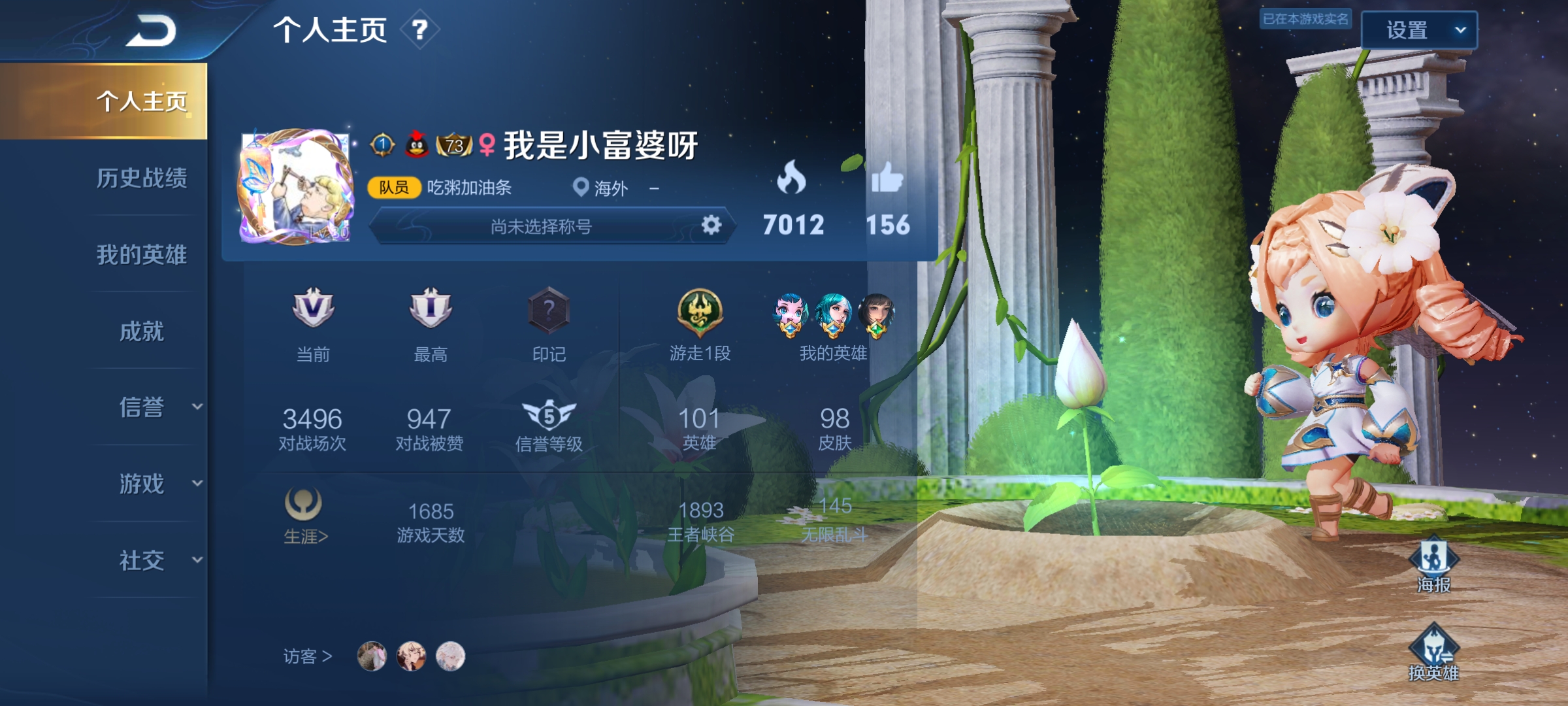Click the 换英雄 change hero button
This screenshot has width=1568, height=706.
pos(1433,652)
